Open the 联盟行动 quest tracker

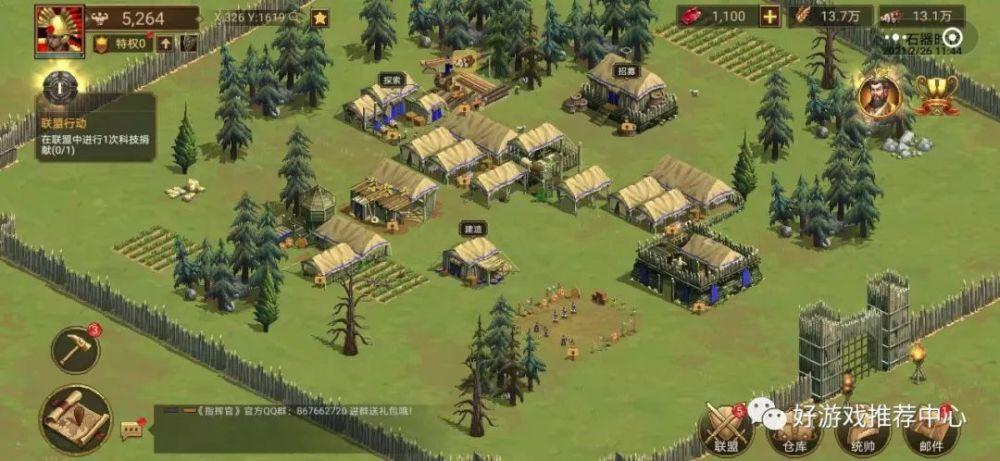[x=96, y=125]
